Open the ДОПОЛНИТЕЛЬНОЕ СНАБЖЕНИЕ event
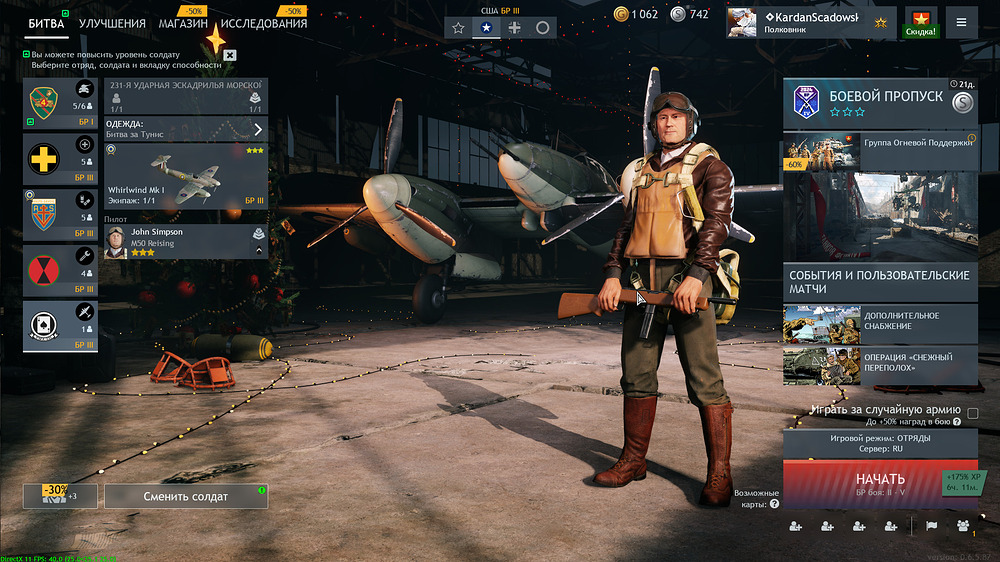This screenshot has height=562, width=1000. click(x=880, y=323)
